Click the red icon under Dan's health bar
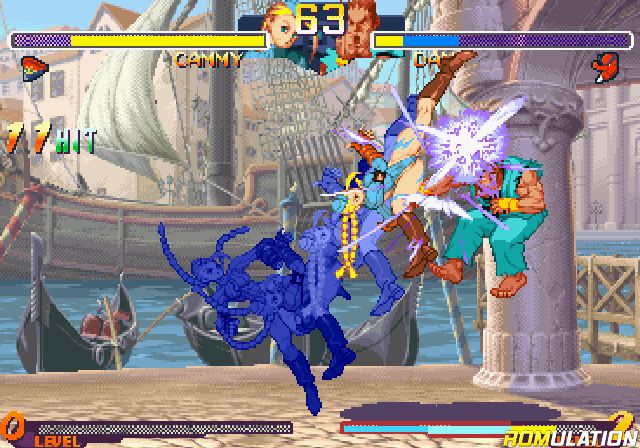 [x=606, y=67]
